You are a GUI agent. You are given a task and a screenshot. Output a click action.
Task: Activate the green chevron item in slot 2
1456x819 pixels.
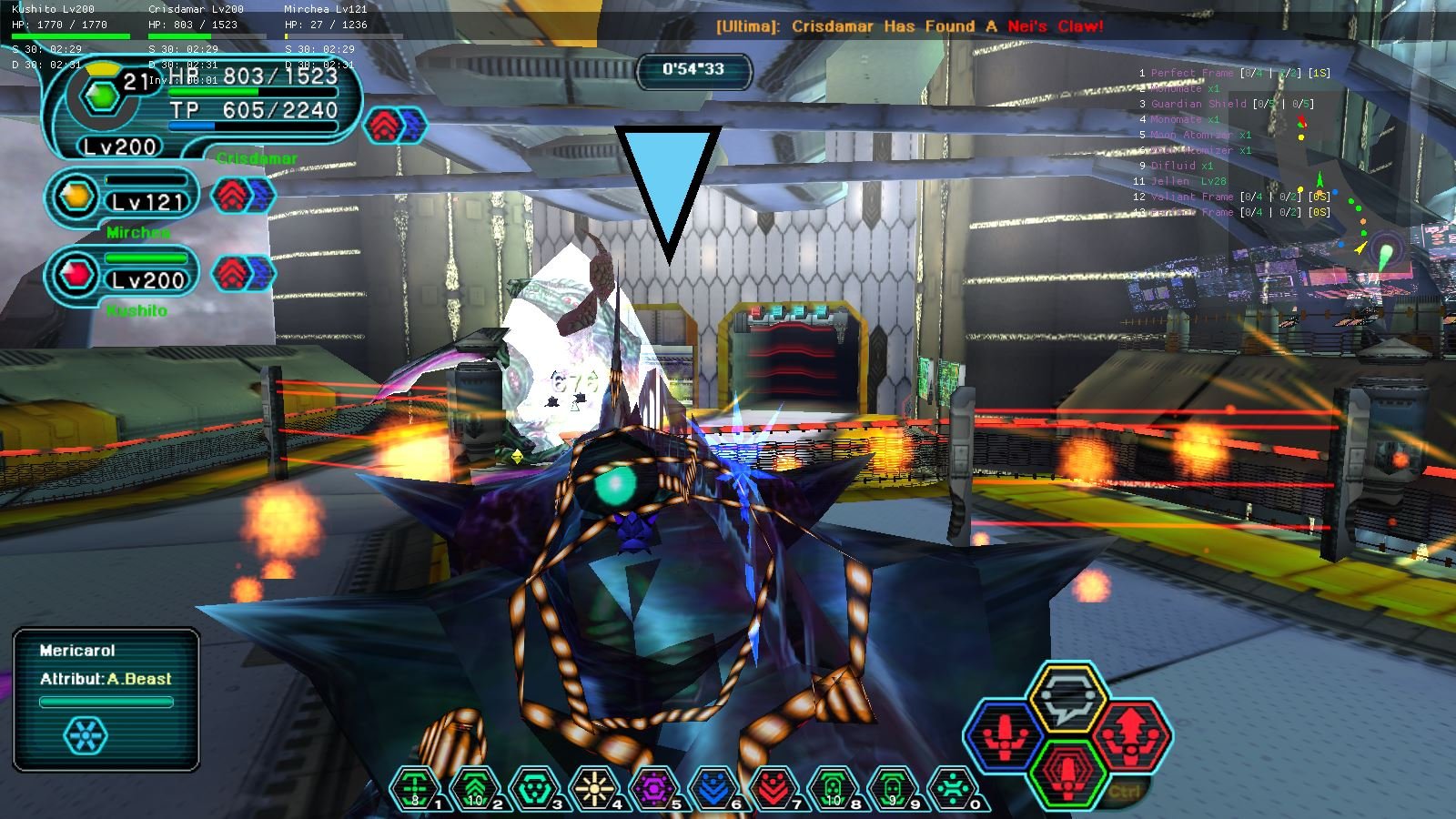pyautogui.click(x=475, y=788)
